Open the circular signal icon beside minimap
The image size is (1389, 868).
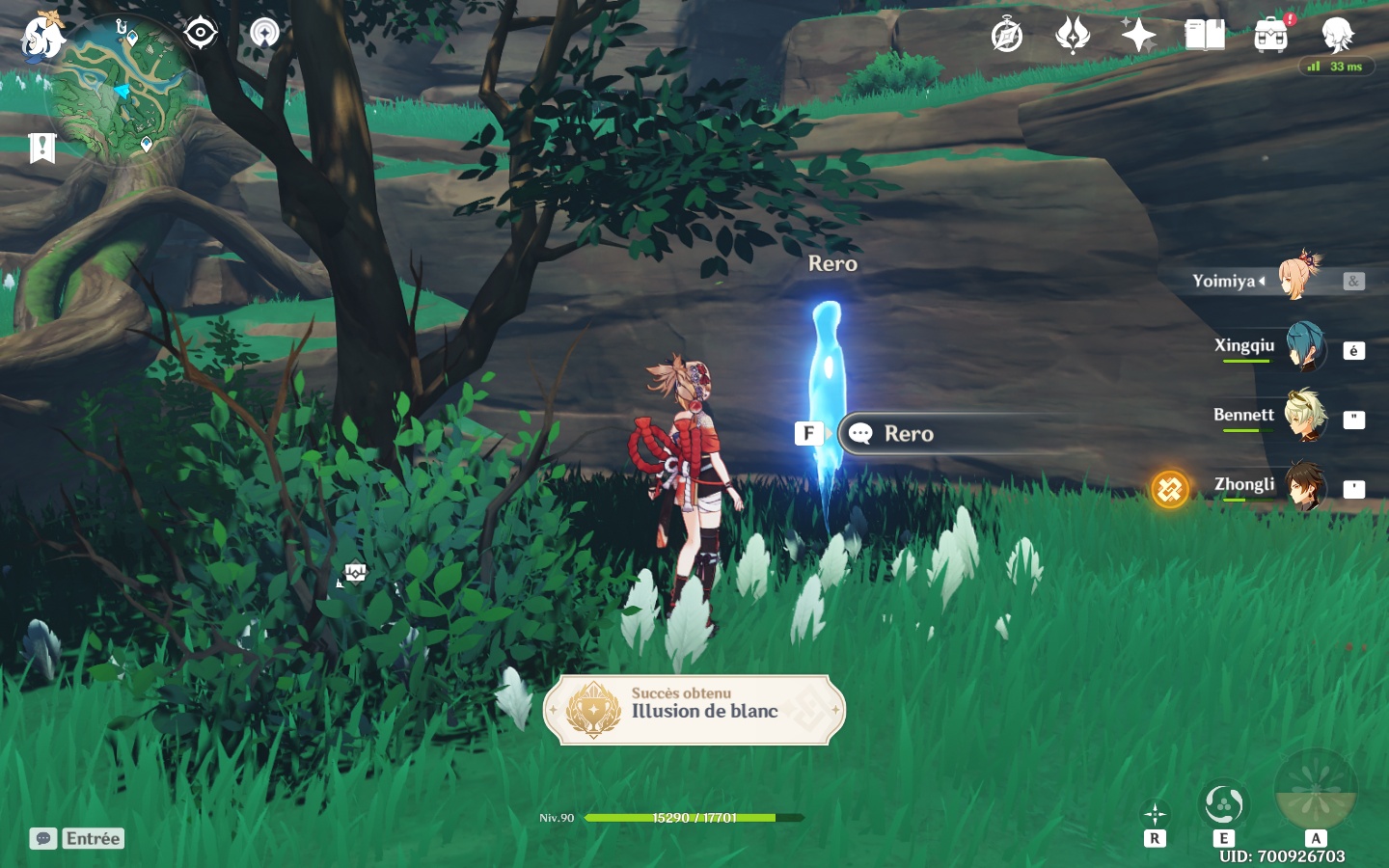264,33
